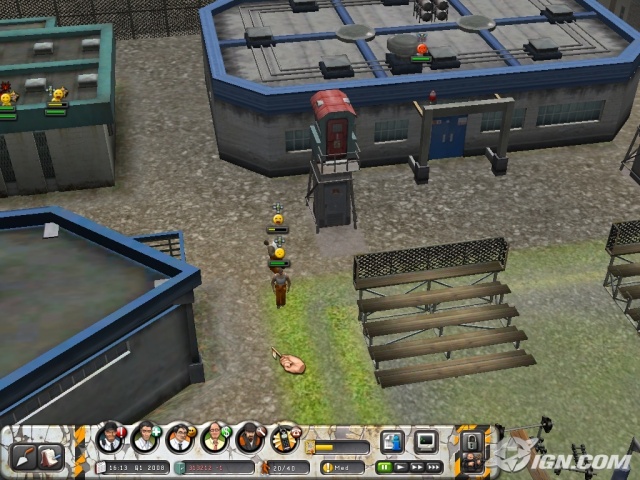Pause the game with green pause button
Screen dimensions: 640x480
pos(385,466)
